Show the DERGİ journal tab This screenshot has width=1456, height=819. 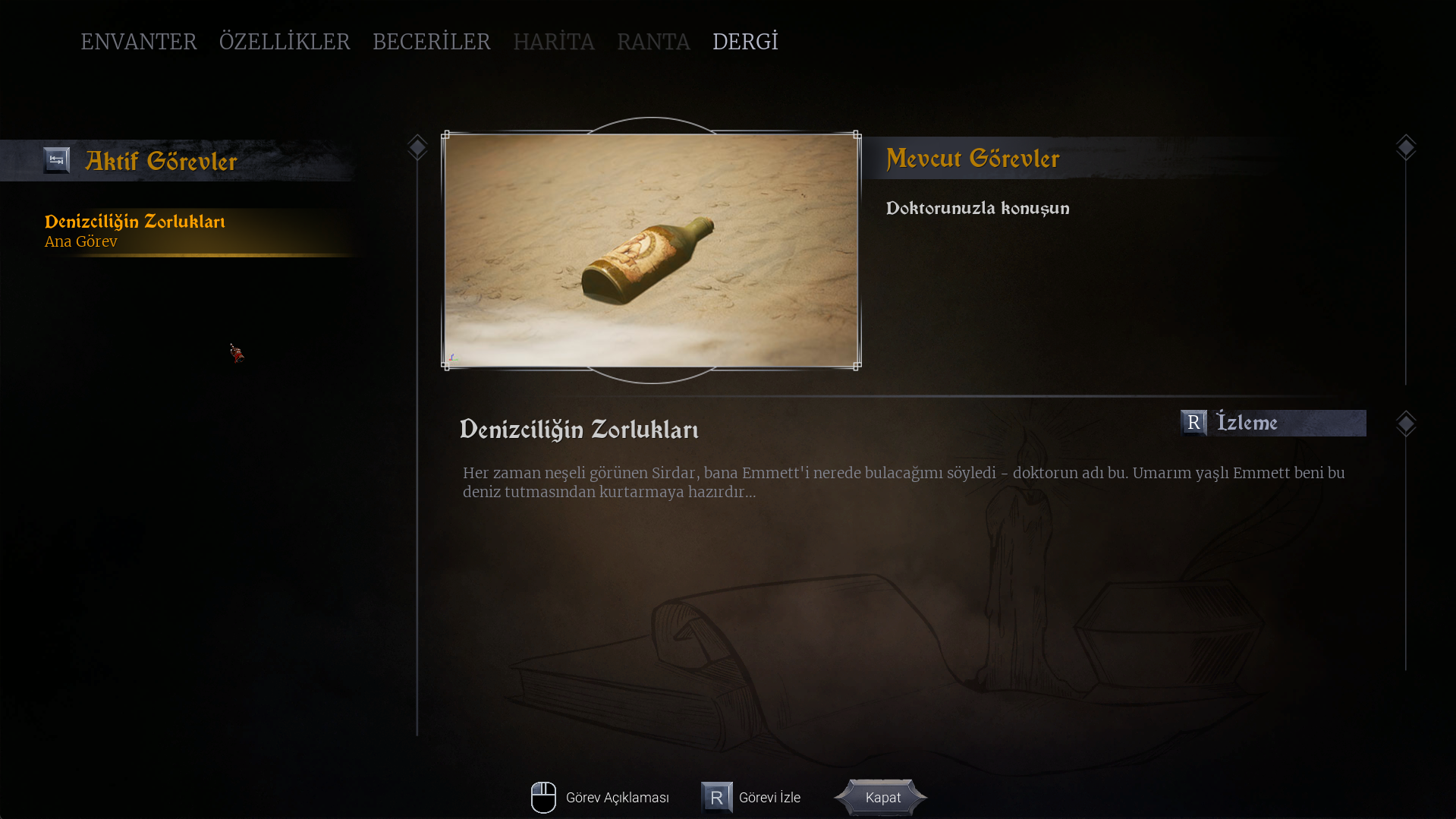pyautogui.click(x=745, y=42)
